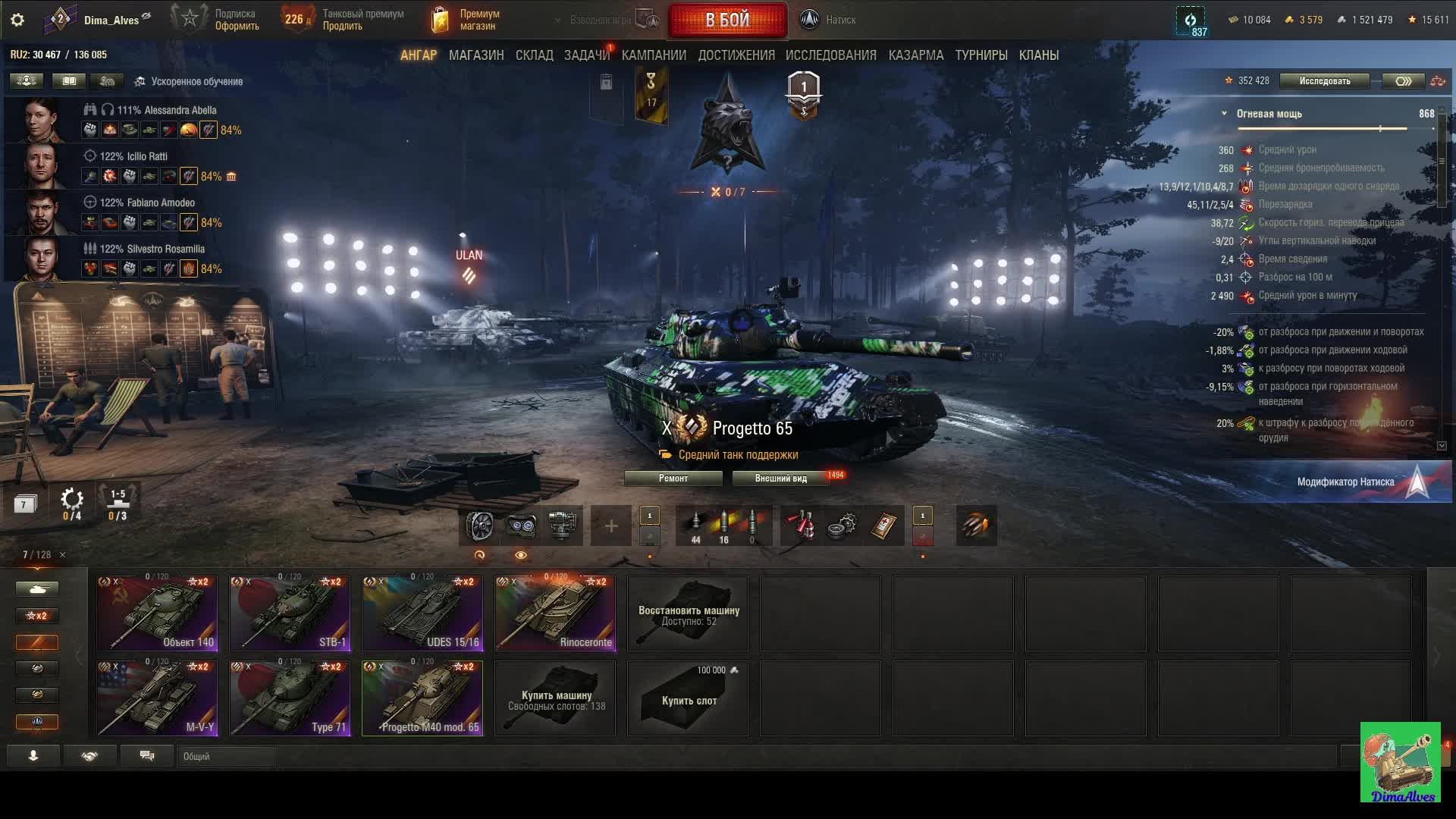Click the Ремонт button

(x=673, y=479)
